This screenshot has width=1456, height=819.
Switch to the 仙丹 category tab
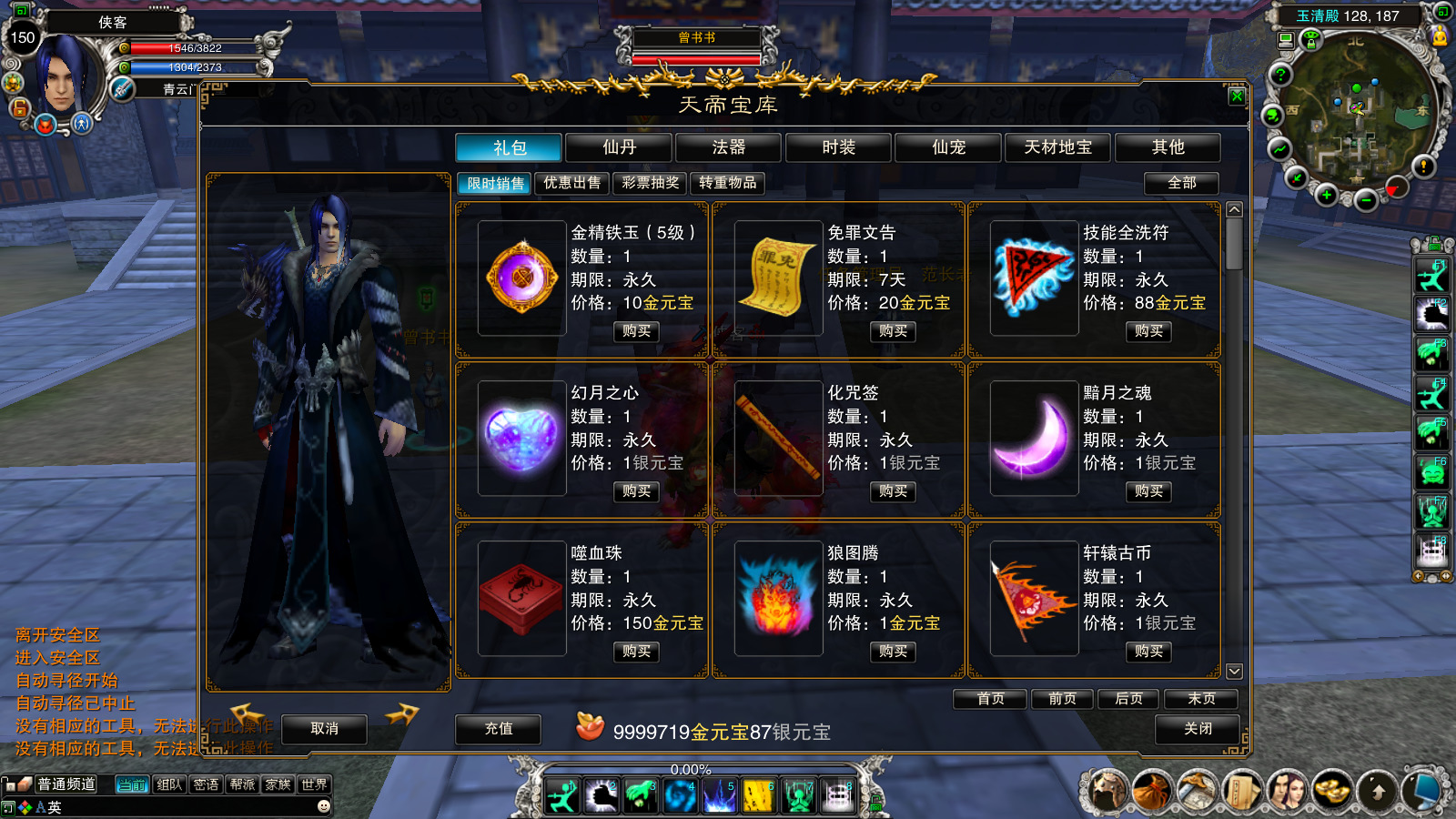(x=619, y=147)
